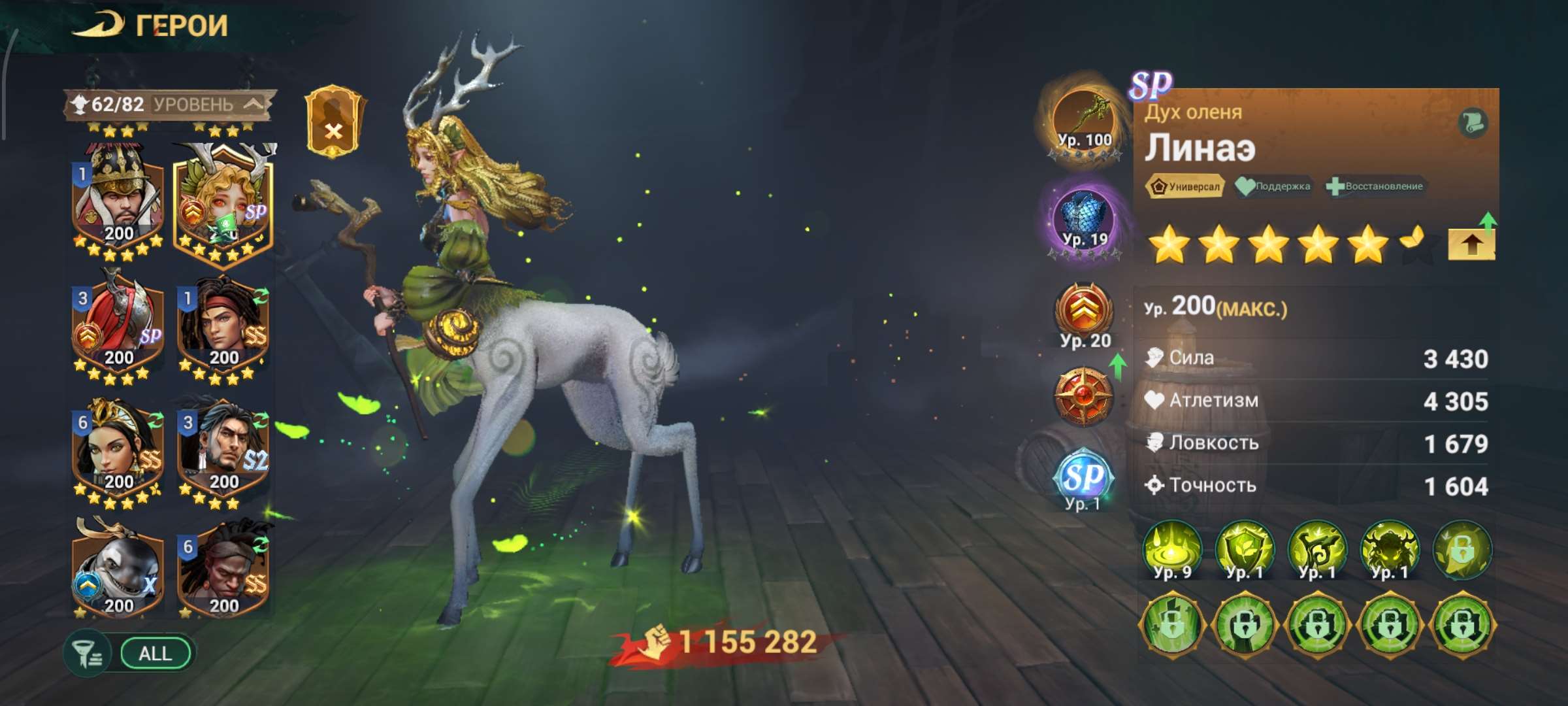The image size is (1568, 706).
Task: Deselect the hero via the X shield badge
Action: click(x=333, y=131)
